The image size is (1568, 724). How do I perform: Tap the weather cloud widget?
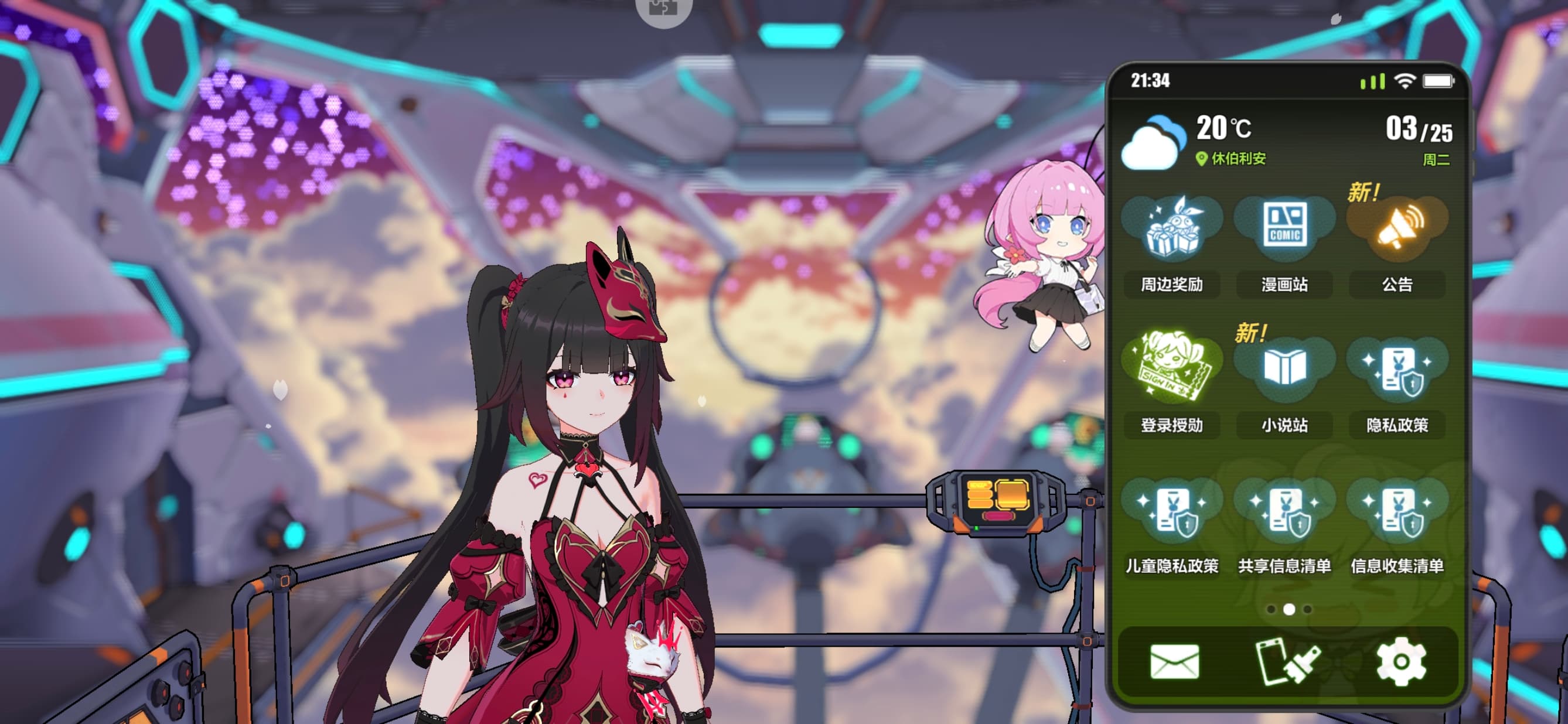pos(1153,142)
